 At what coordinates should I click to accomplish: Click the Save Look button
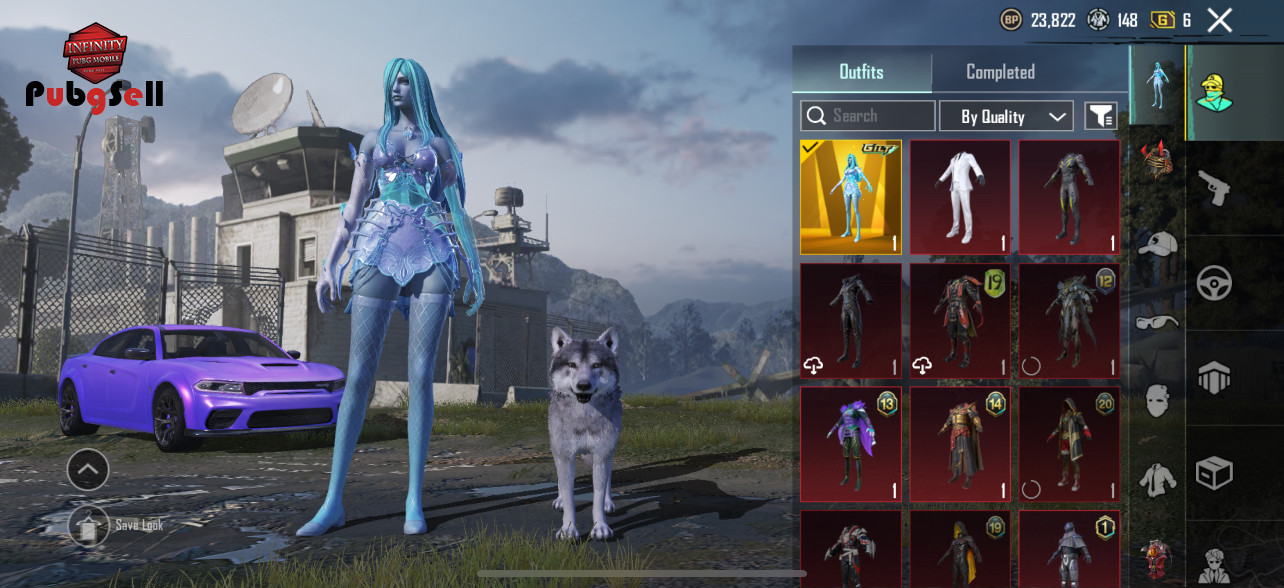pyautogui.click(x=88, y=524)
